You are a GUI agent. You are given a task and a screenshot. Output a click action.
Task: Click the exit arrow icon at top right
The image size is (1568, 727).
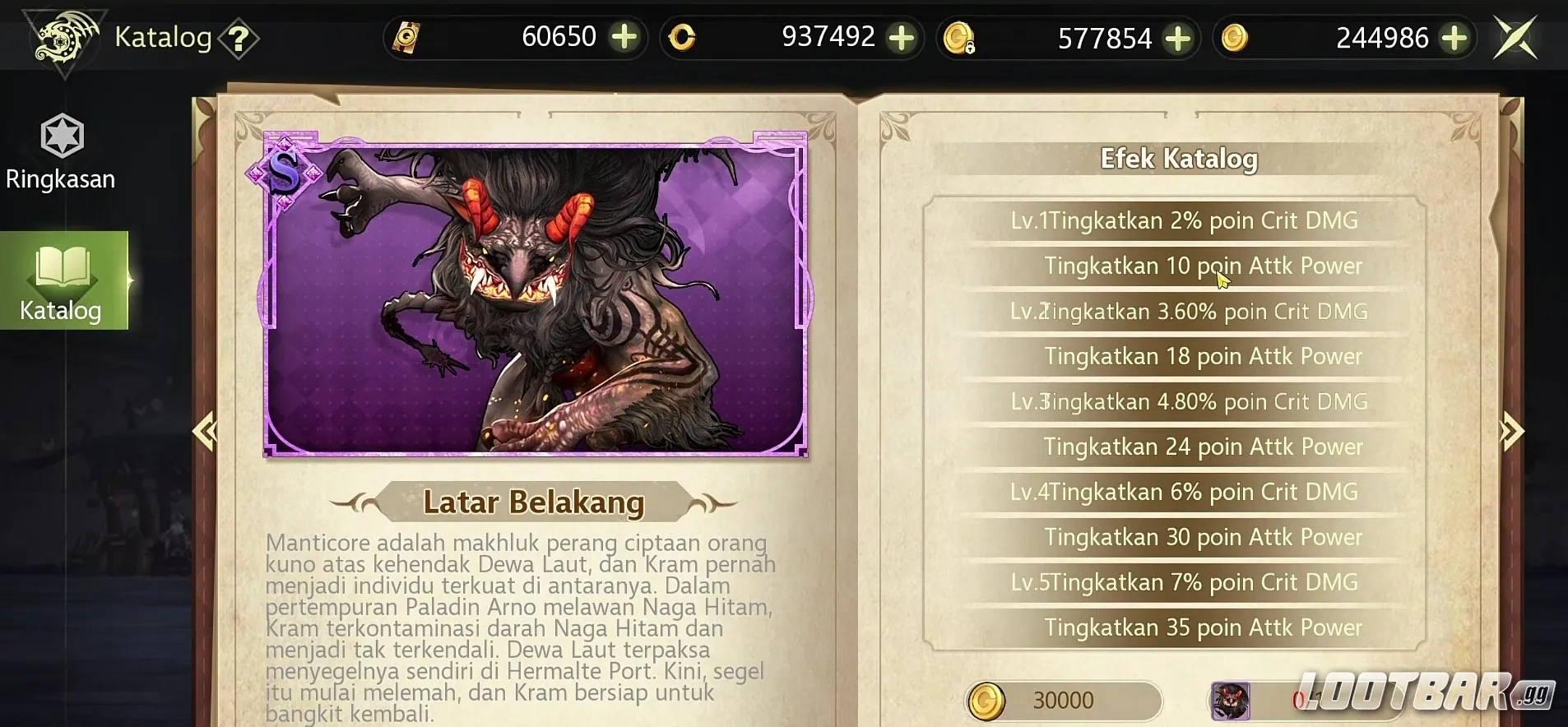(x=1516, y=36)
